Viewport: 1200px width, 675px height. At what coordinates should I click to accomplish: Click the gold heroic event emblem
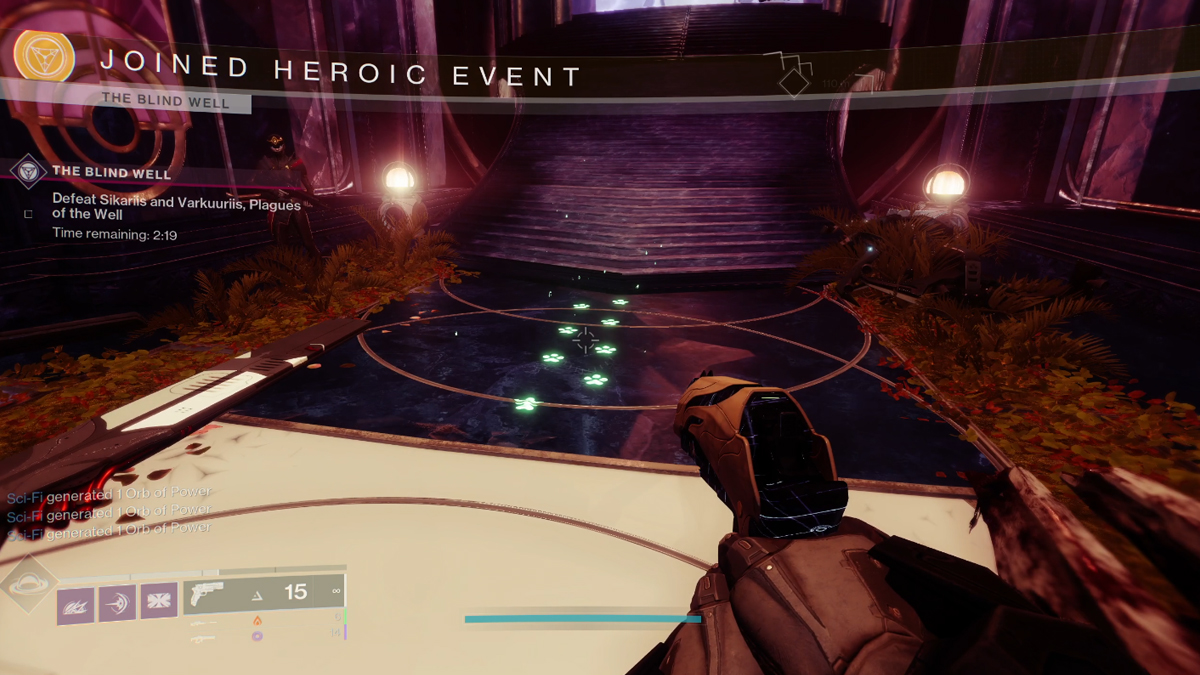[43, 56]
